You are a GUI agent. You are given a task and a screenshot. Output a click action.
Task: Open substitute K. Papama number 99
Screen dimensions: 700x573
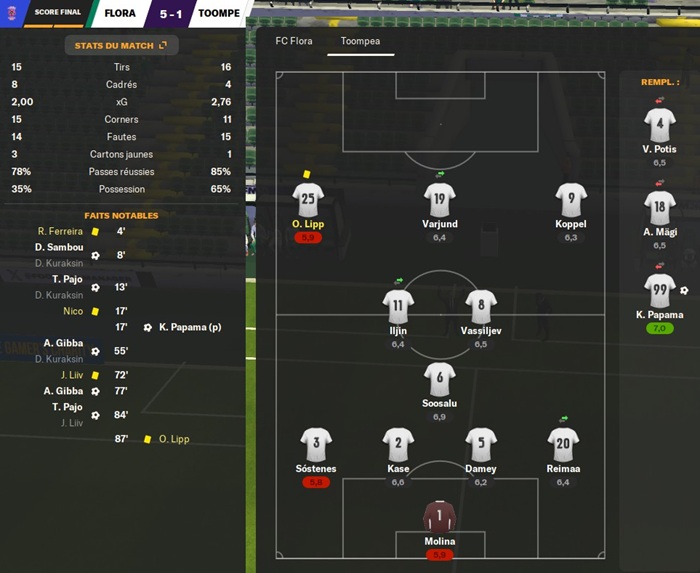point(660,290)
